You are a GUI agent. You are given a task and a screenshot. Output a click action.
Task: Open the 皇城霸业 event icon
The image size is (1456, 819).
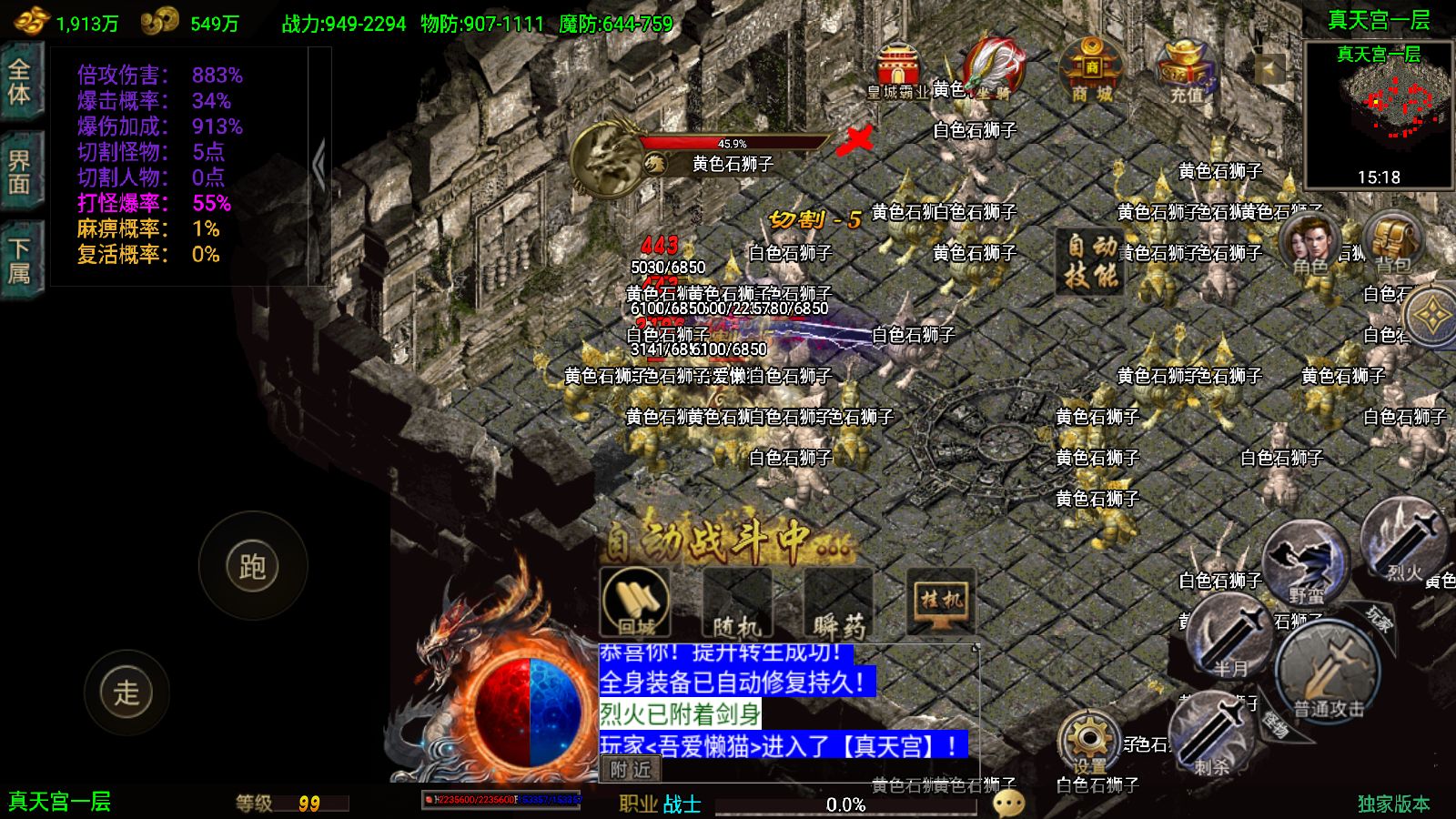(897, 70)
